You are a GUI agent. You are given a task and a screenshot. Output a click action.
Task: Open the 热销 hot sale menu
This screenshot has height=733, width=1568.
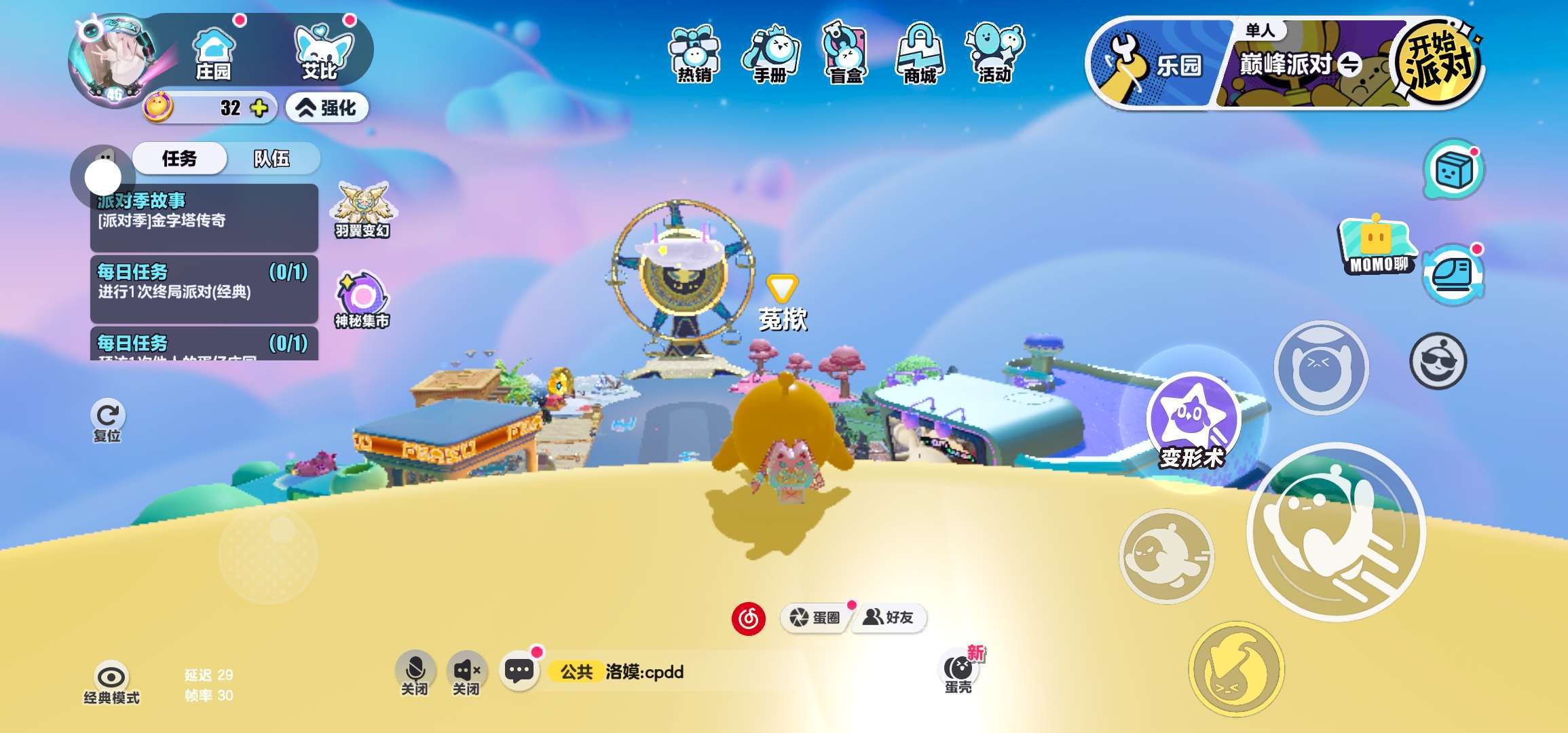tap(694, 54)
